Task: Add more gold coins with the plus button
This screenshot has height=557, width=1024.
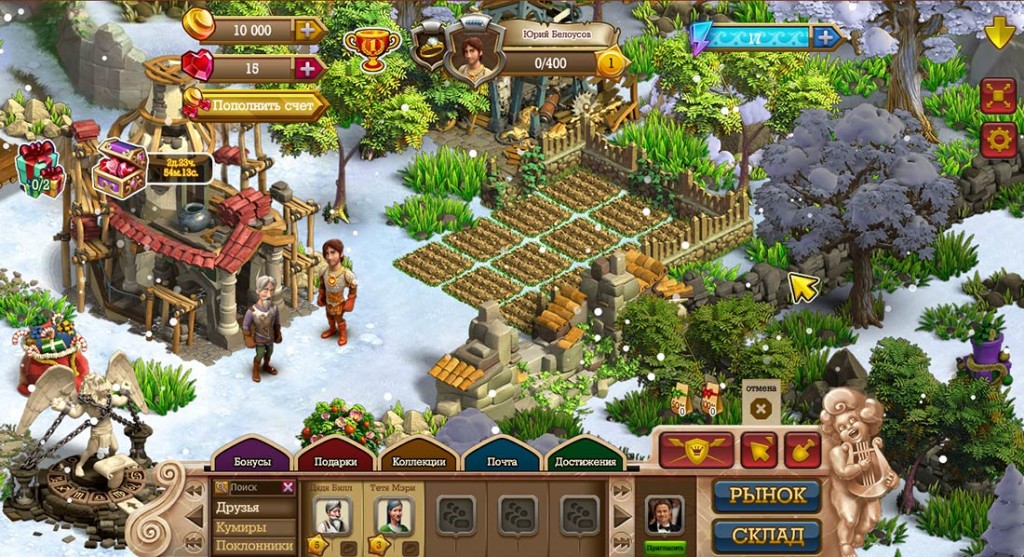Action: coord(310,30)
